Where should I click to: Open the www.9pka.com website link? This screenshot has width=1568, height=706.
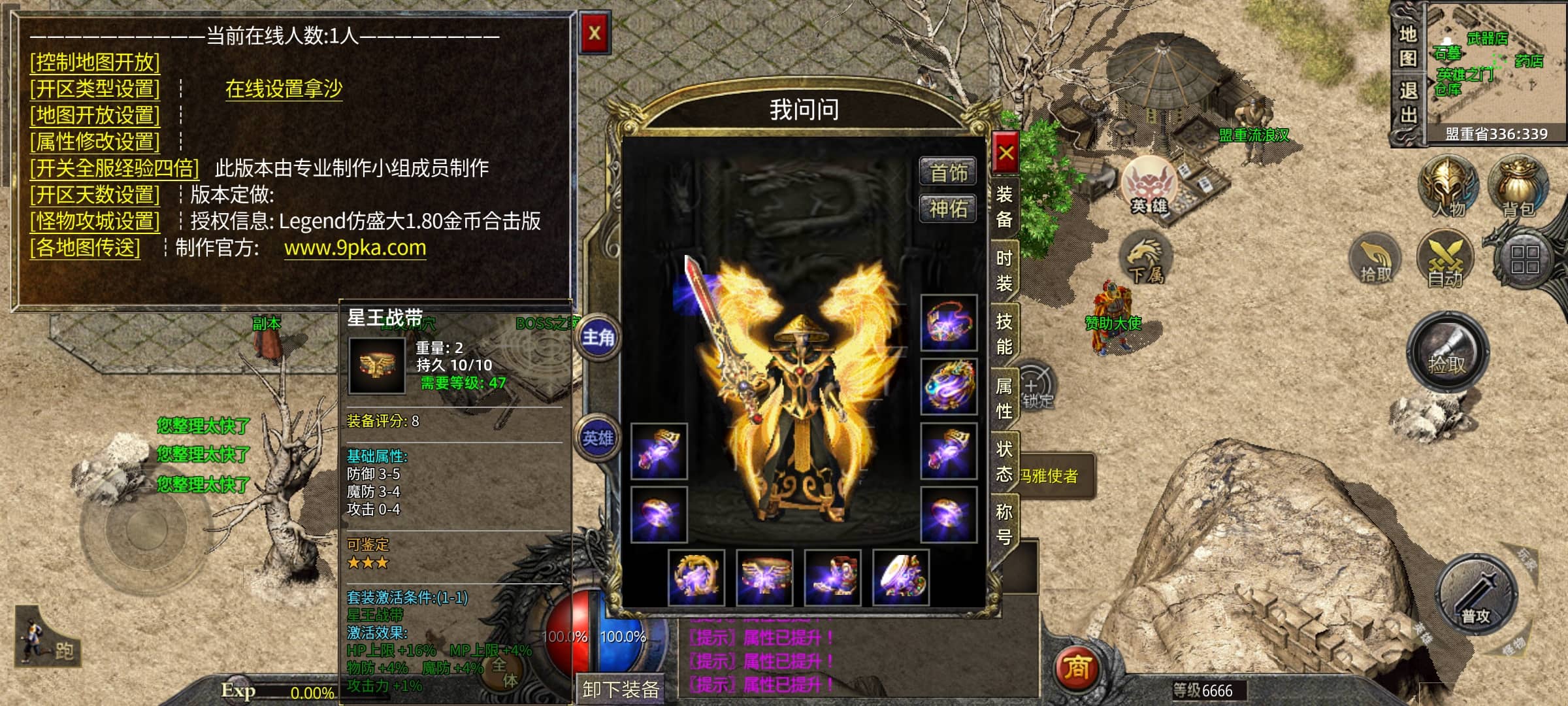click(x=355, y=248)
